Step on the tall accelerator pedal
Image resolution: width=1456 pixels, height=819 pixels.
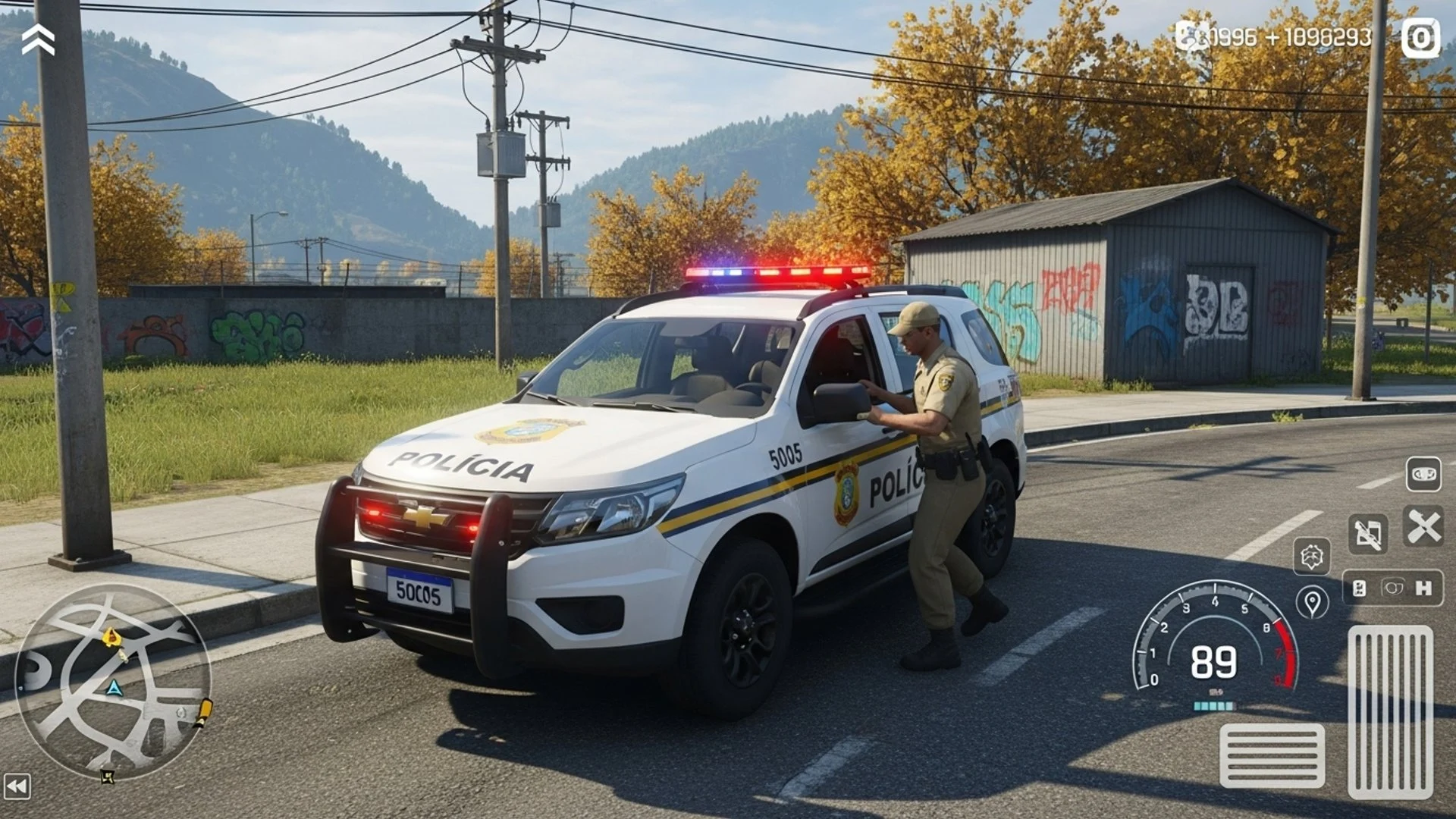1390,713
